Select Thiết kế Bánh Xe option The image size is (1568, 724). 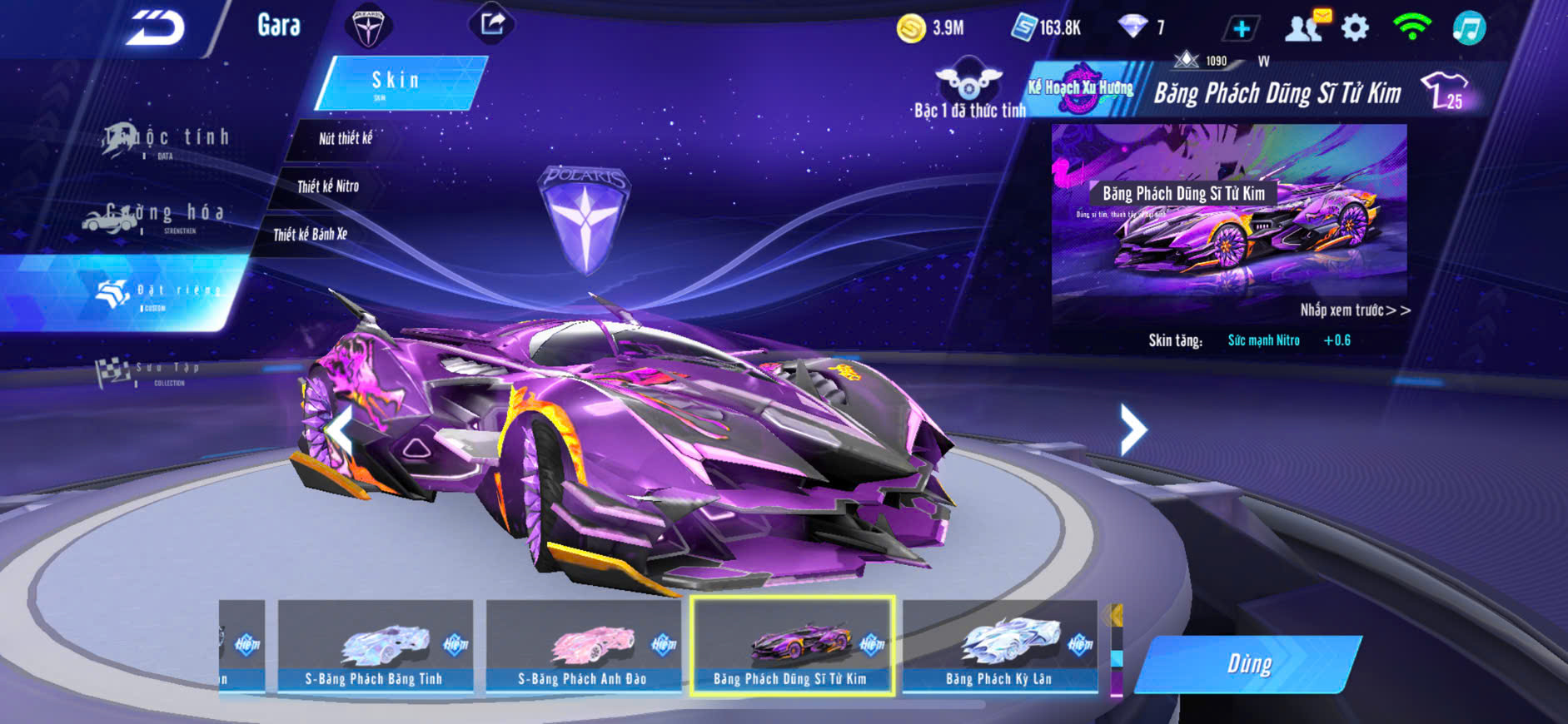pyautogui.click(x=310, y=235)
